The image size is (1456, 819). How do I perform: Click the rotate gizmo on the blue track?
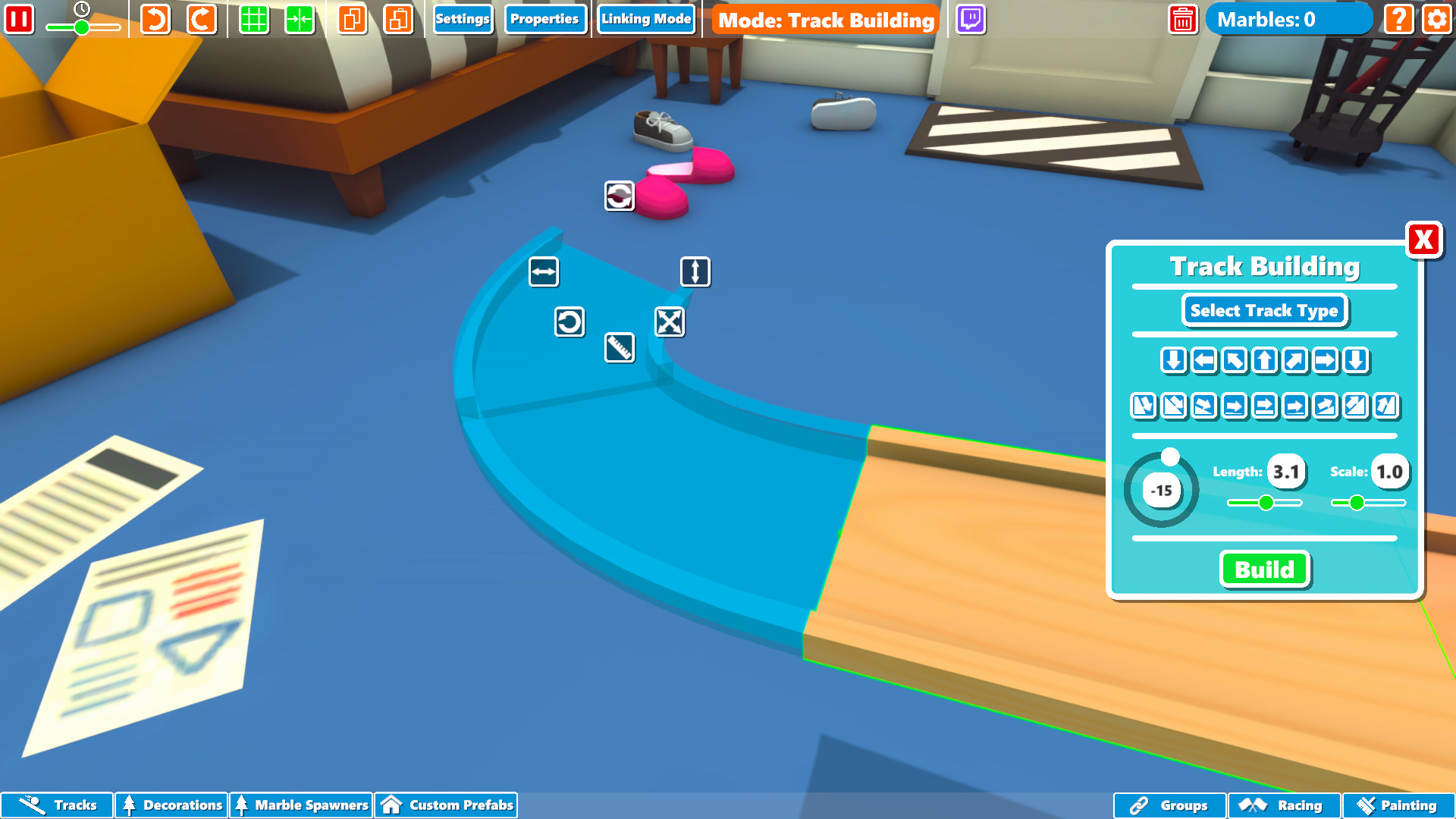(x=570, y=322)
